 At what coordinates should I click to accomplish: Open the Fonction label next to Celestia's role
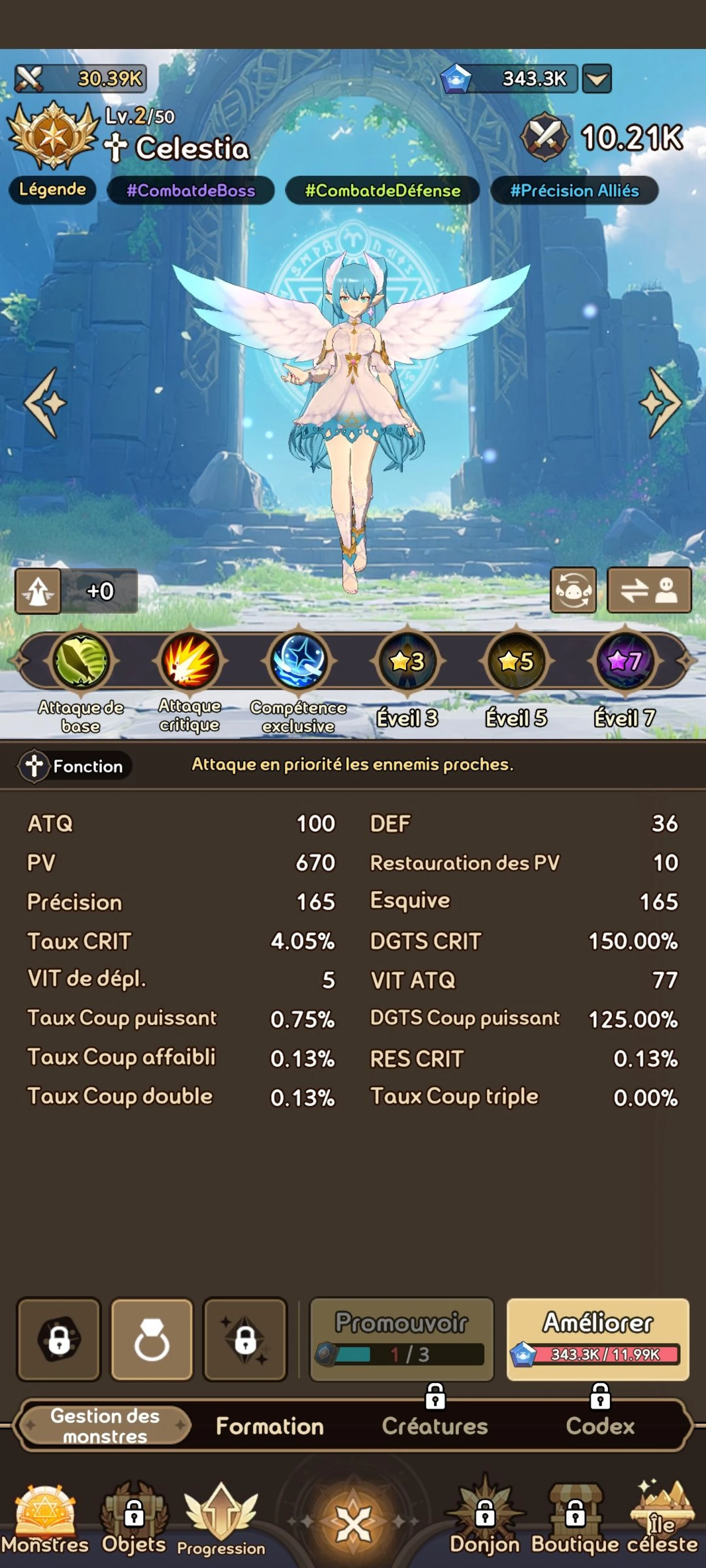73,766
